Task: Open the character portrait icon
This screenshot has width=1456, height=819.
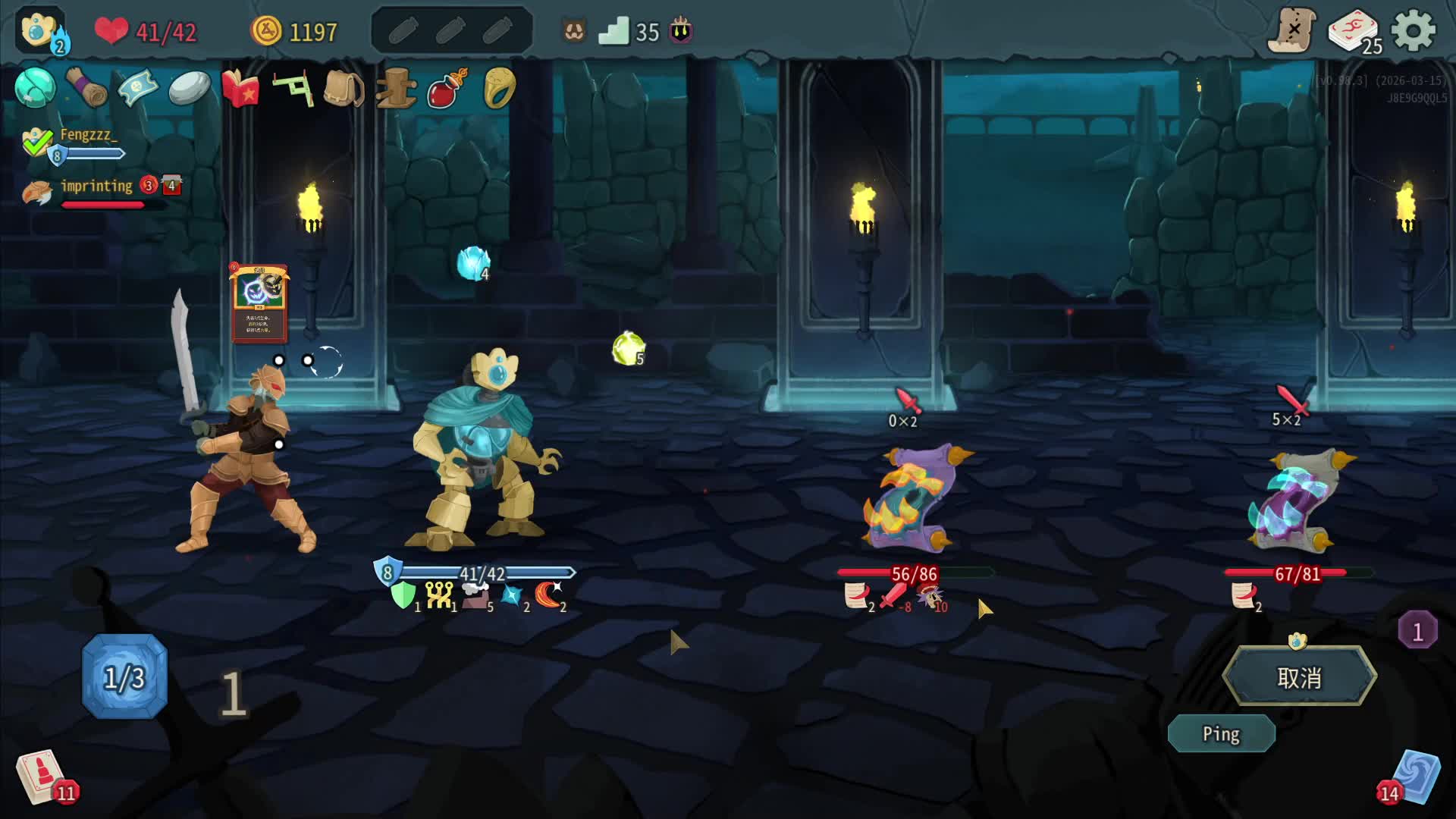Action: tap(39, 31)
